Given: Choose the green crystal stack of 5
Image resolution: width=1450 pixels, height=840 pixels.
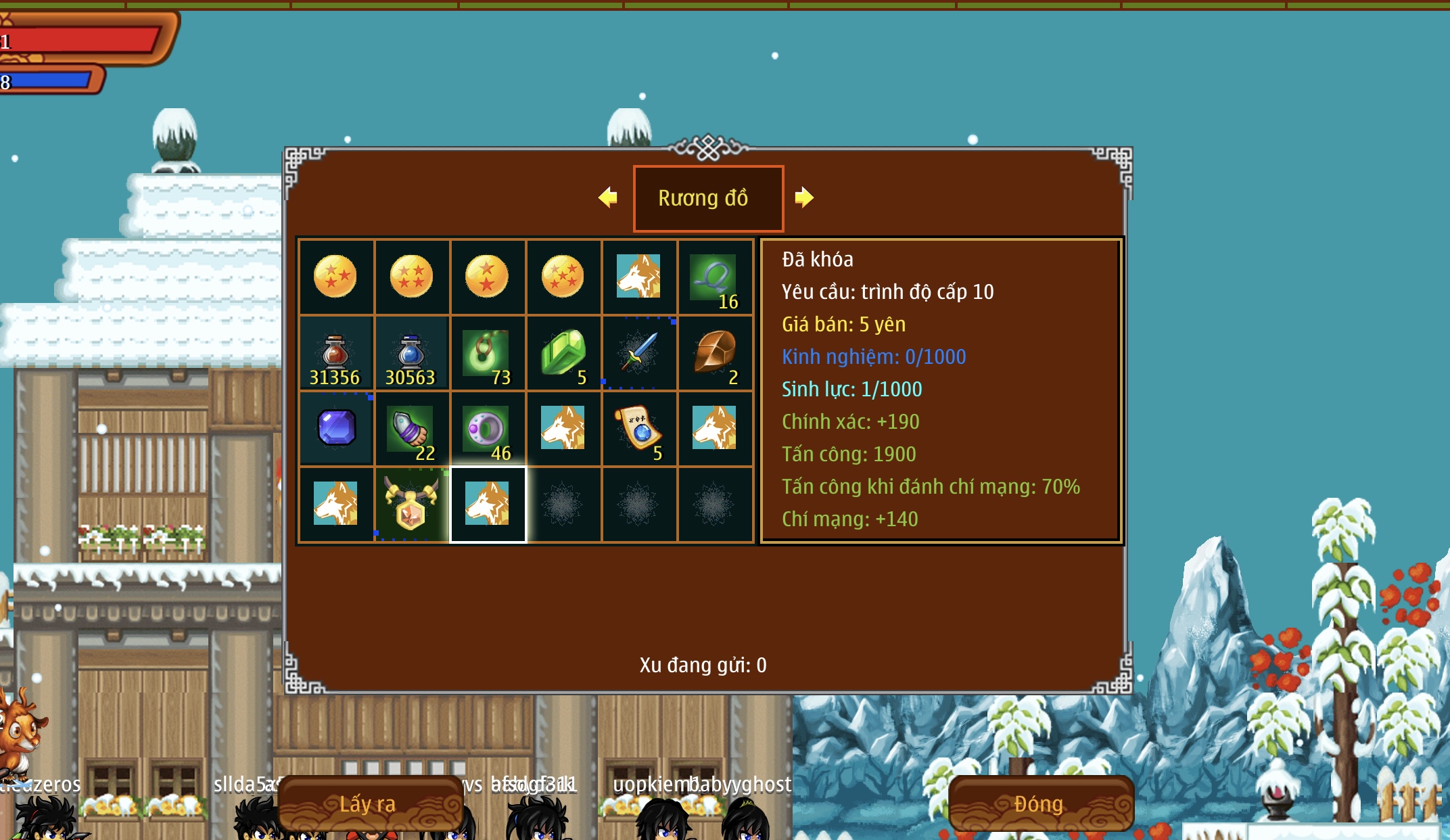Looking at the screenshot, I should 563,354.
